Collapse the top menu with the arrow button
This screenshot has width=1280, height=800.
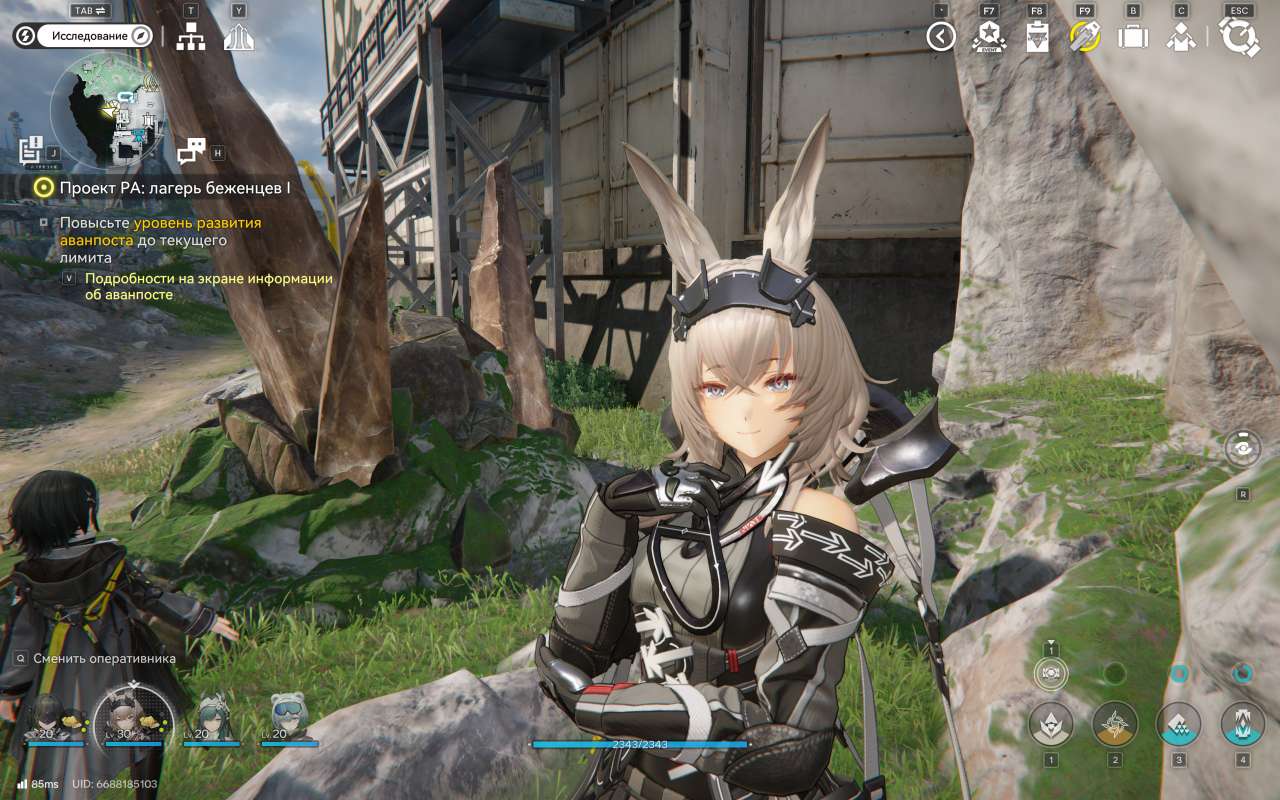pos(940,37)
